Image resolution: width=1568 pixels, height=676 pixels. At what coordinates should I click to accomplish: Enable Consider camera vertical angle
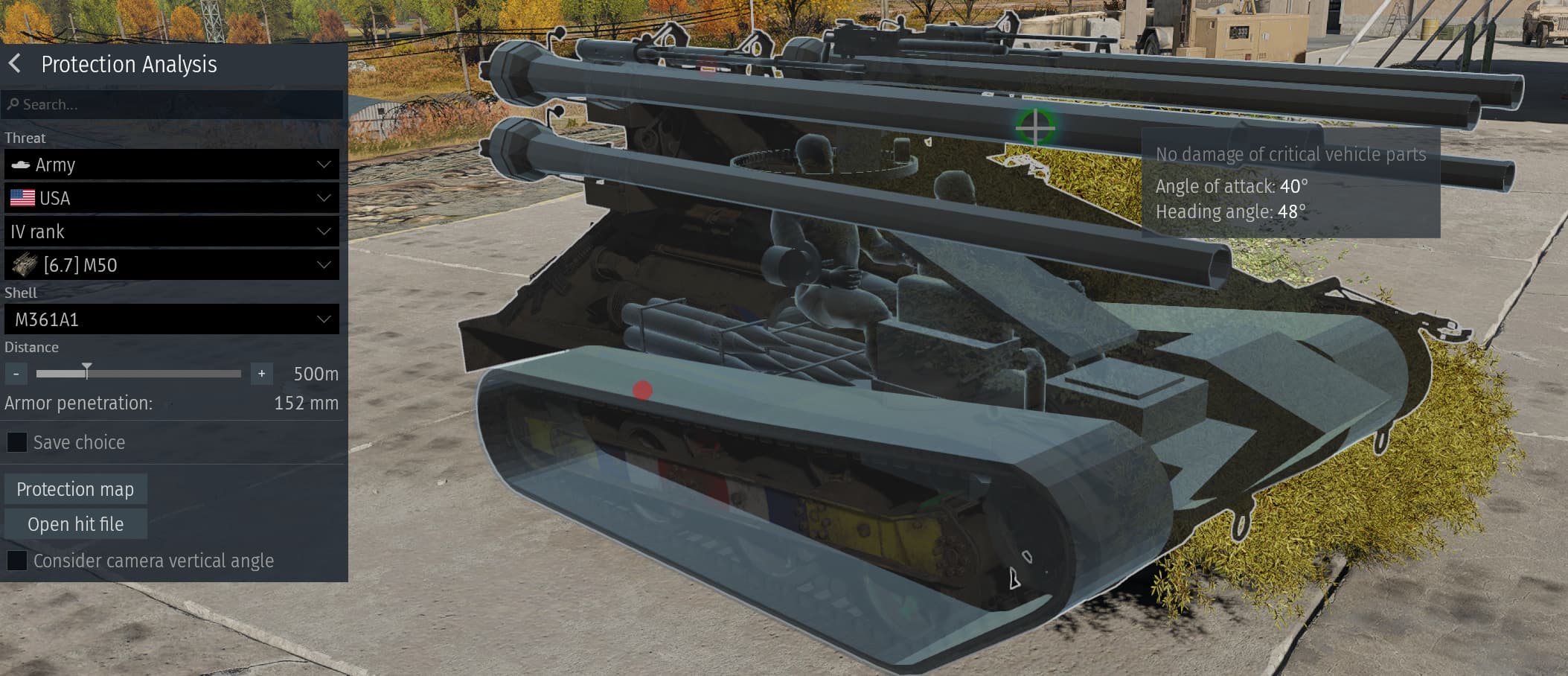pos(16,561)
